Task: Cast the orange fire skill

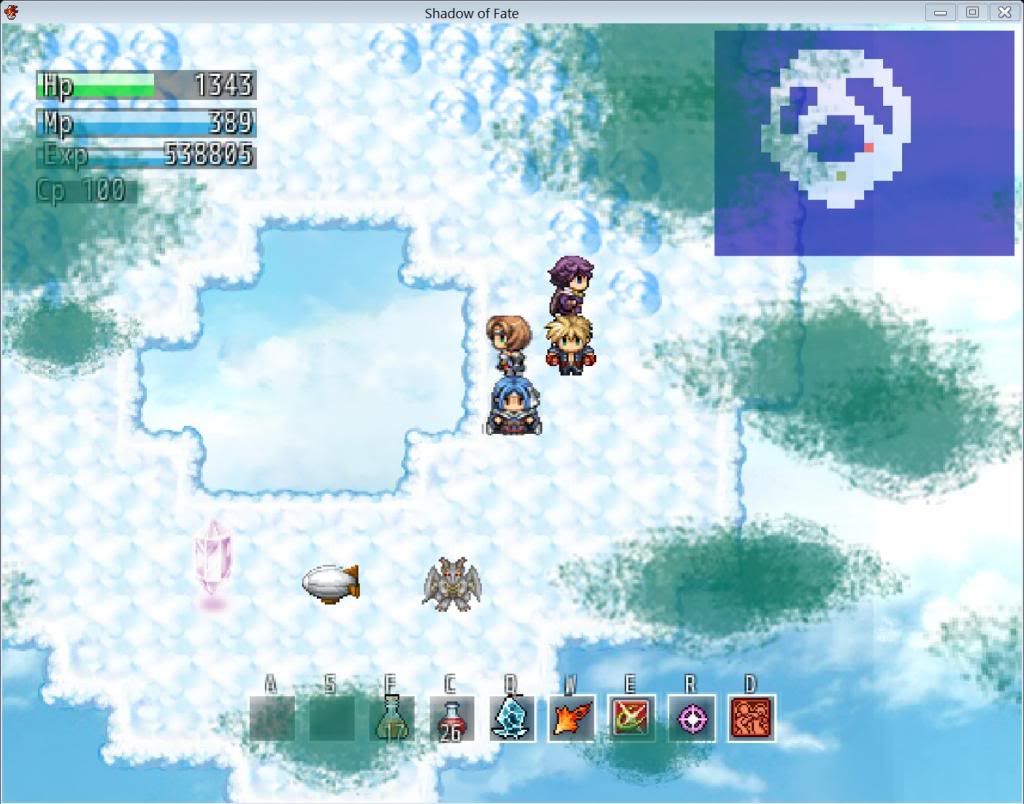Action: (x=571, y=718)
